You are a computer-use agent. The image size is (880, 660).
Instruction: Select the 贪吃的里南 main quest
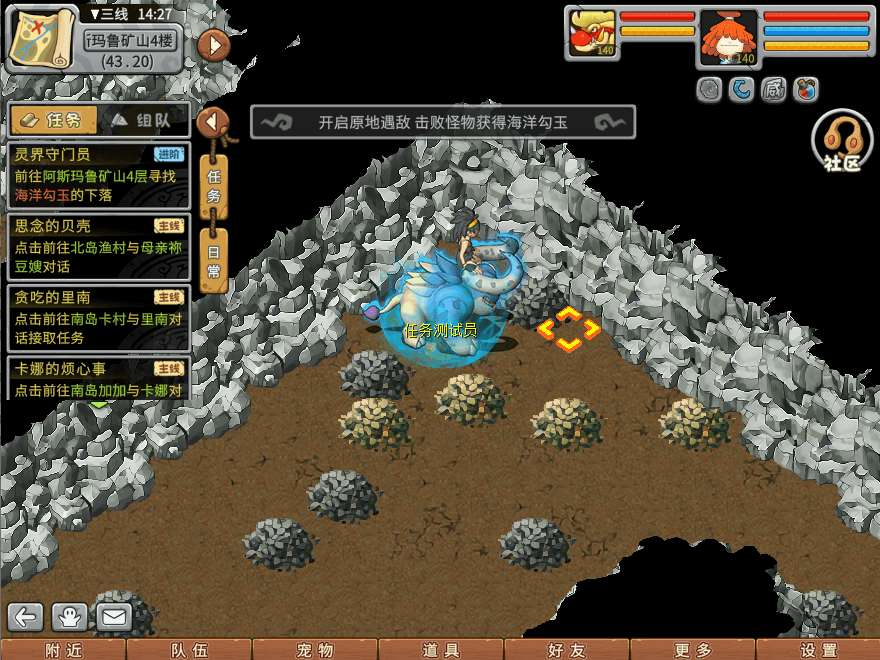click(x=98, y=317)
